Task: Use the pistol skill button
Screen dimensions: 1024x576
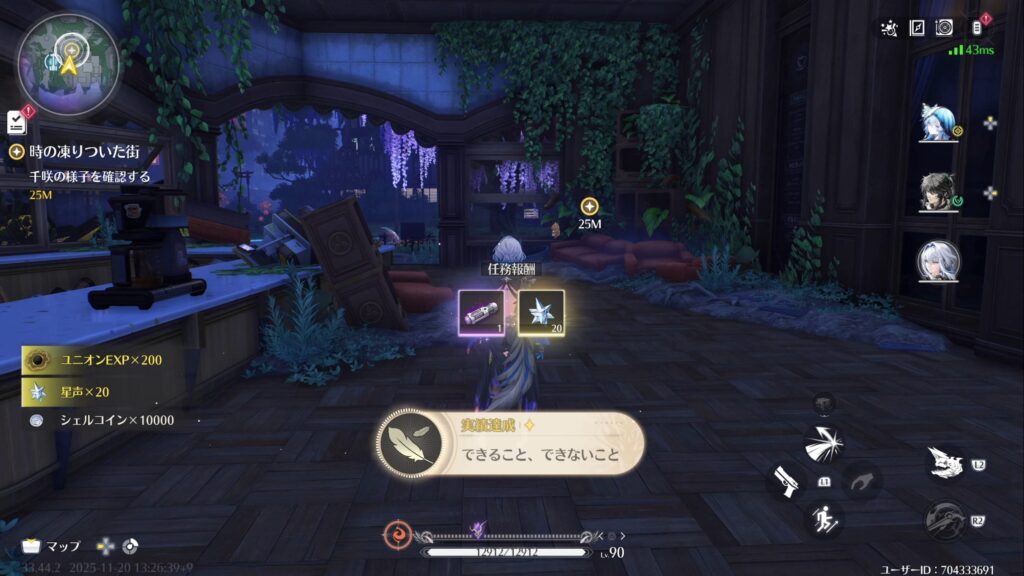Action: [786, 481]
